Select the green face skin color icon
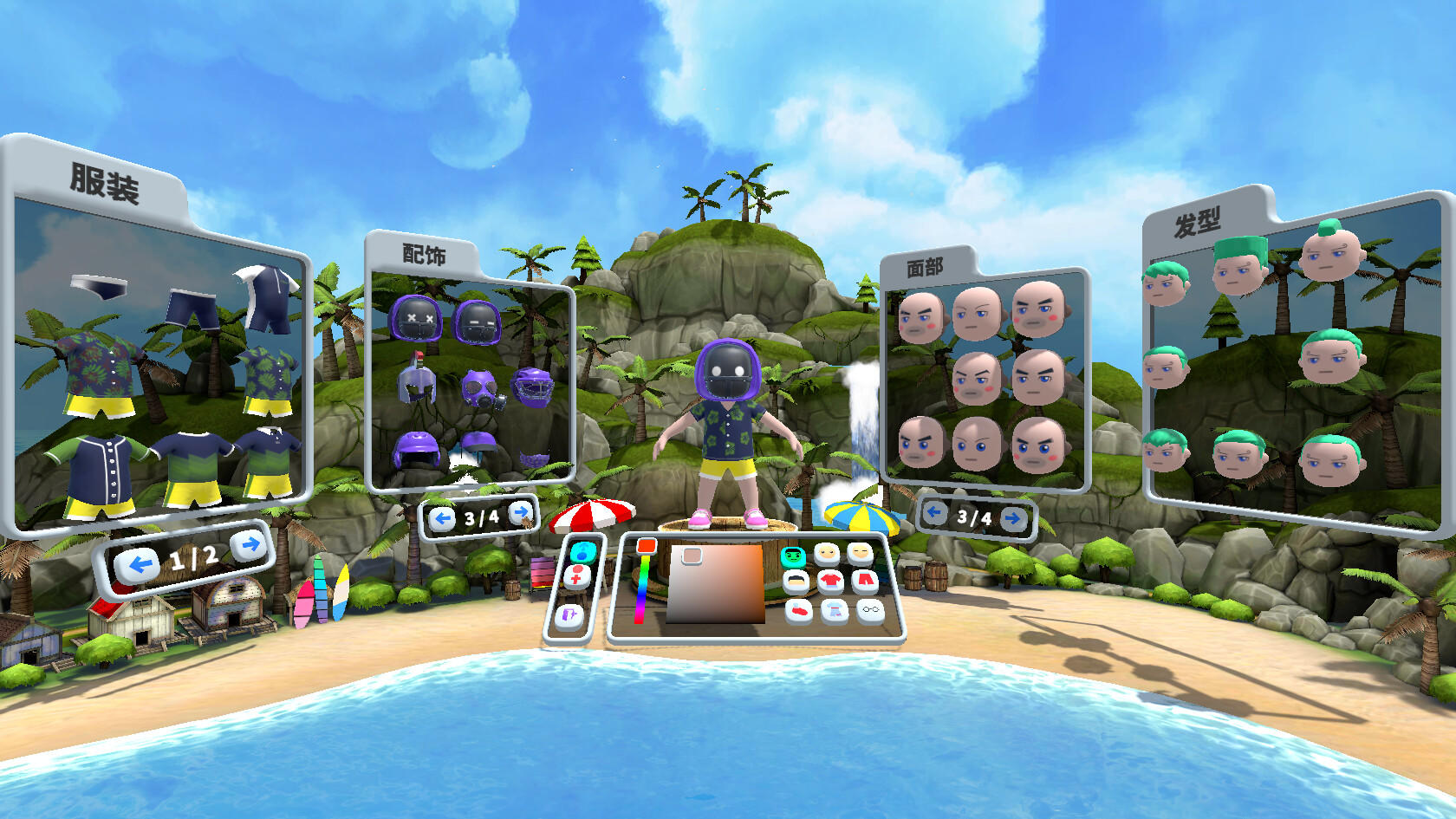The height and width of the screenshot is (819, 1456). (x=793, y=555)
